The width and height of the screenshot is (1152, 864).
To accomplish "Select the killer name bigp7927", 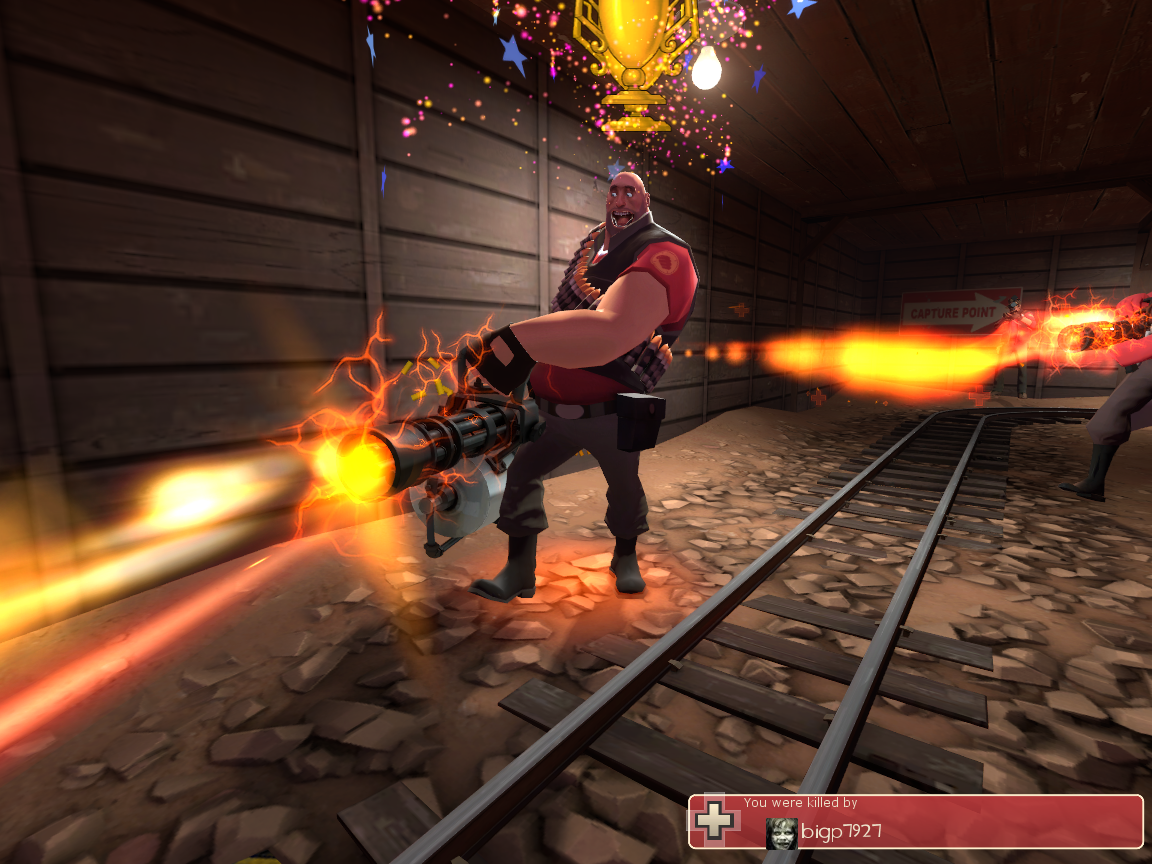I will pyautogui.click(x=841, y=832).
